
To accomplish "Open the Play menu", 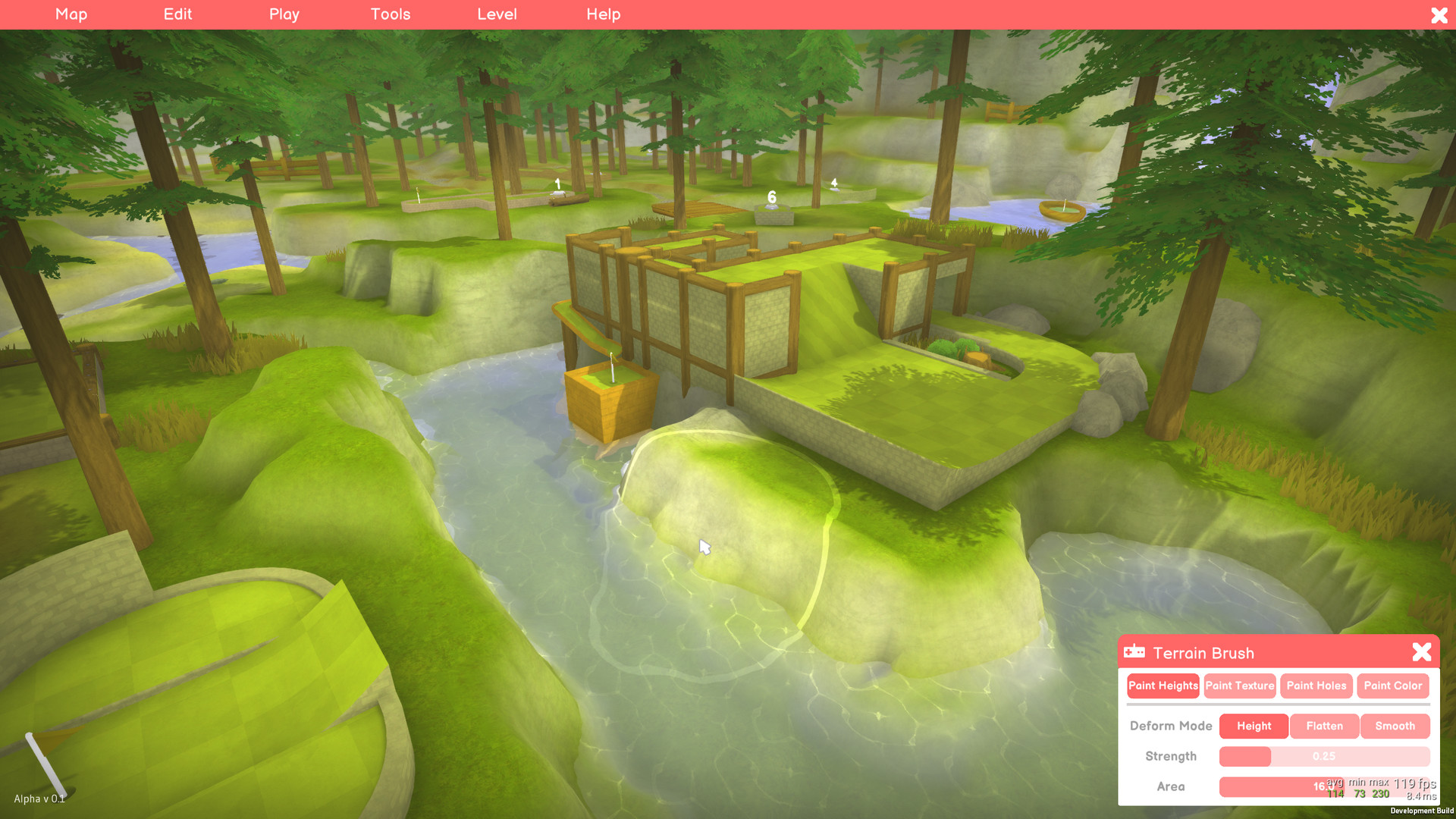I will 284,14.
